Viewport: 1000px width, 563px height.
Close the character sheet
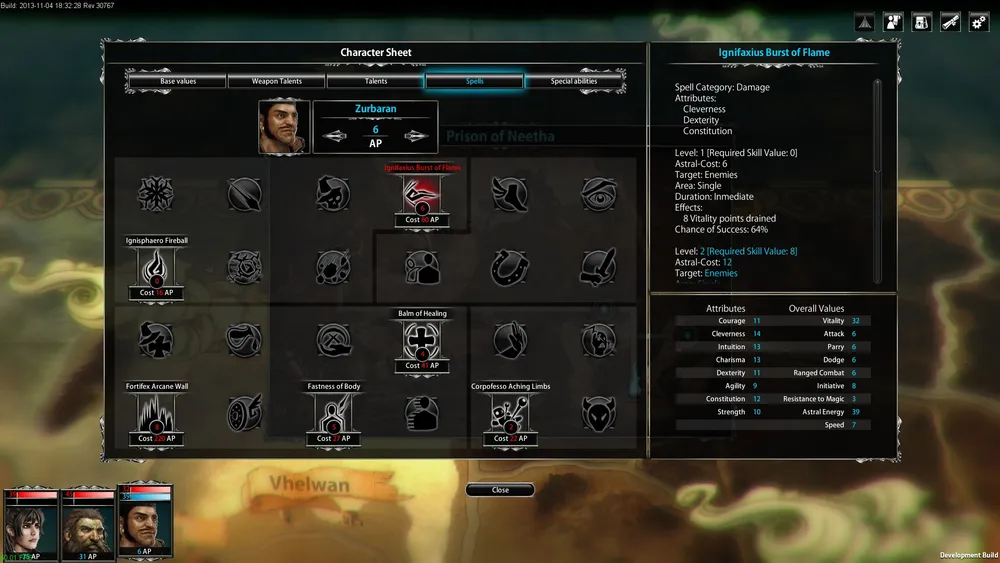pos(500,490)
